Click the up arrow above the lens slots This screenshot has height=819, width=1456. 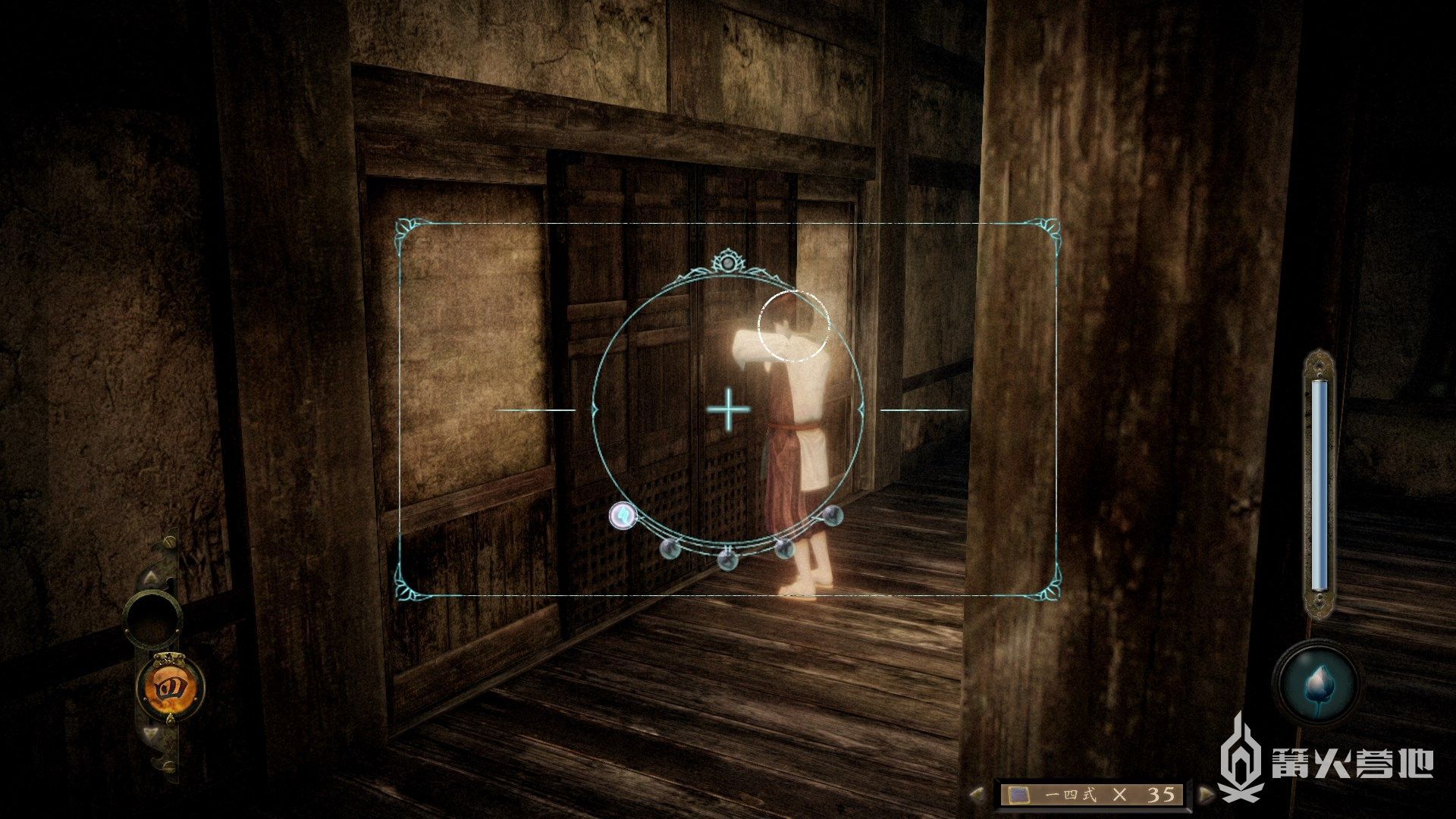pos(151,577)
